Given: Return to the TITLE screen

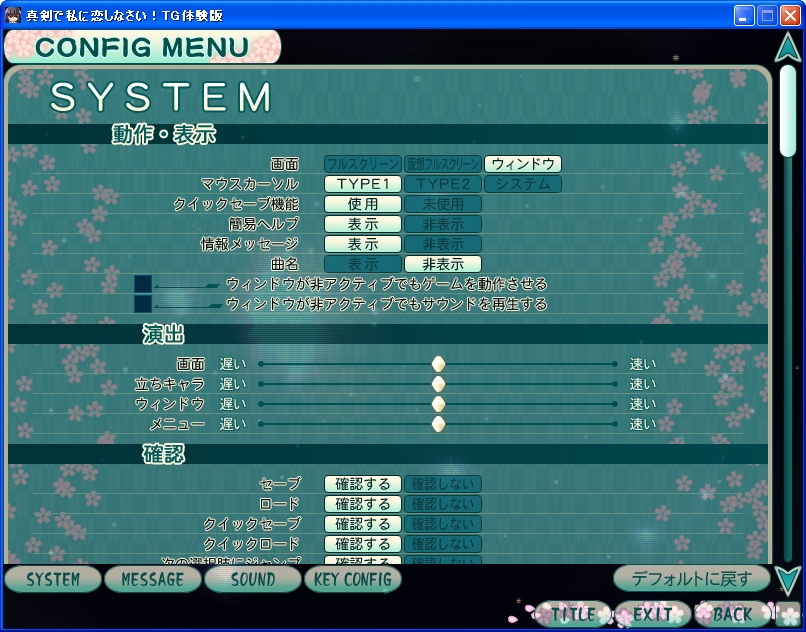Looking at the screenshot, I should point(573,613).
